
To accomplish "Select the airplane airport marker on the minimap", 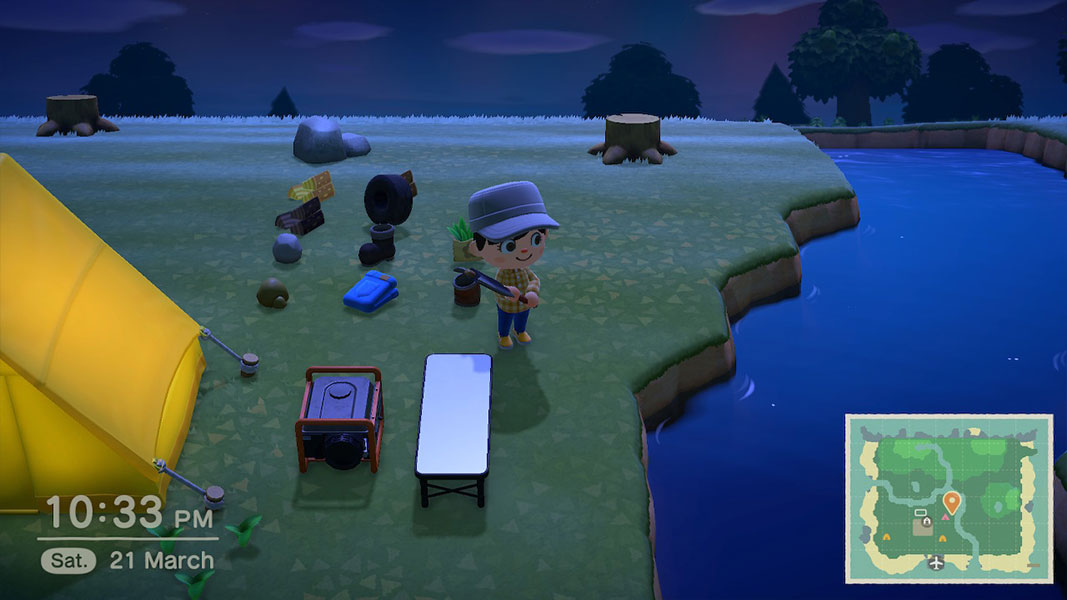I will click(935, 563).
